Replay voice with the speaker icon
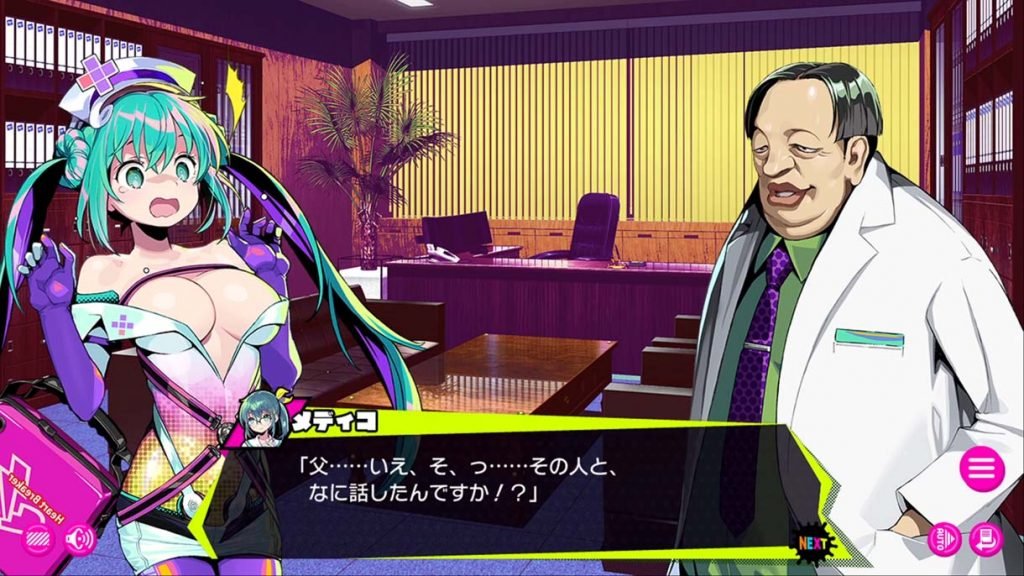This screenshot has width=1024, height=576. point(79,540)
